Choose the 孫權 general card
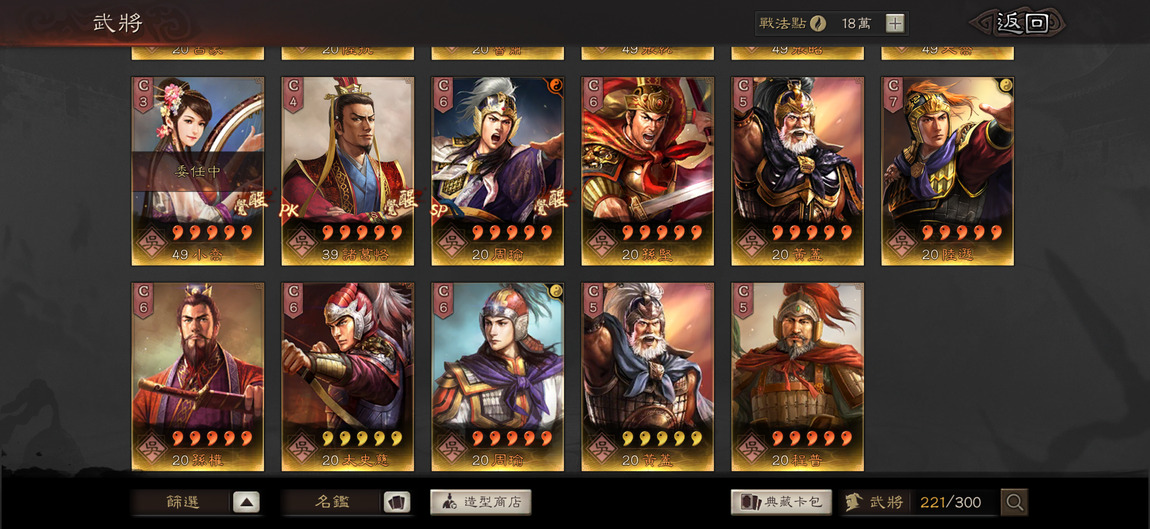The height and width of the screenshot is (529, 1150). 198,375
